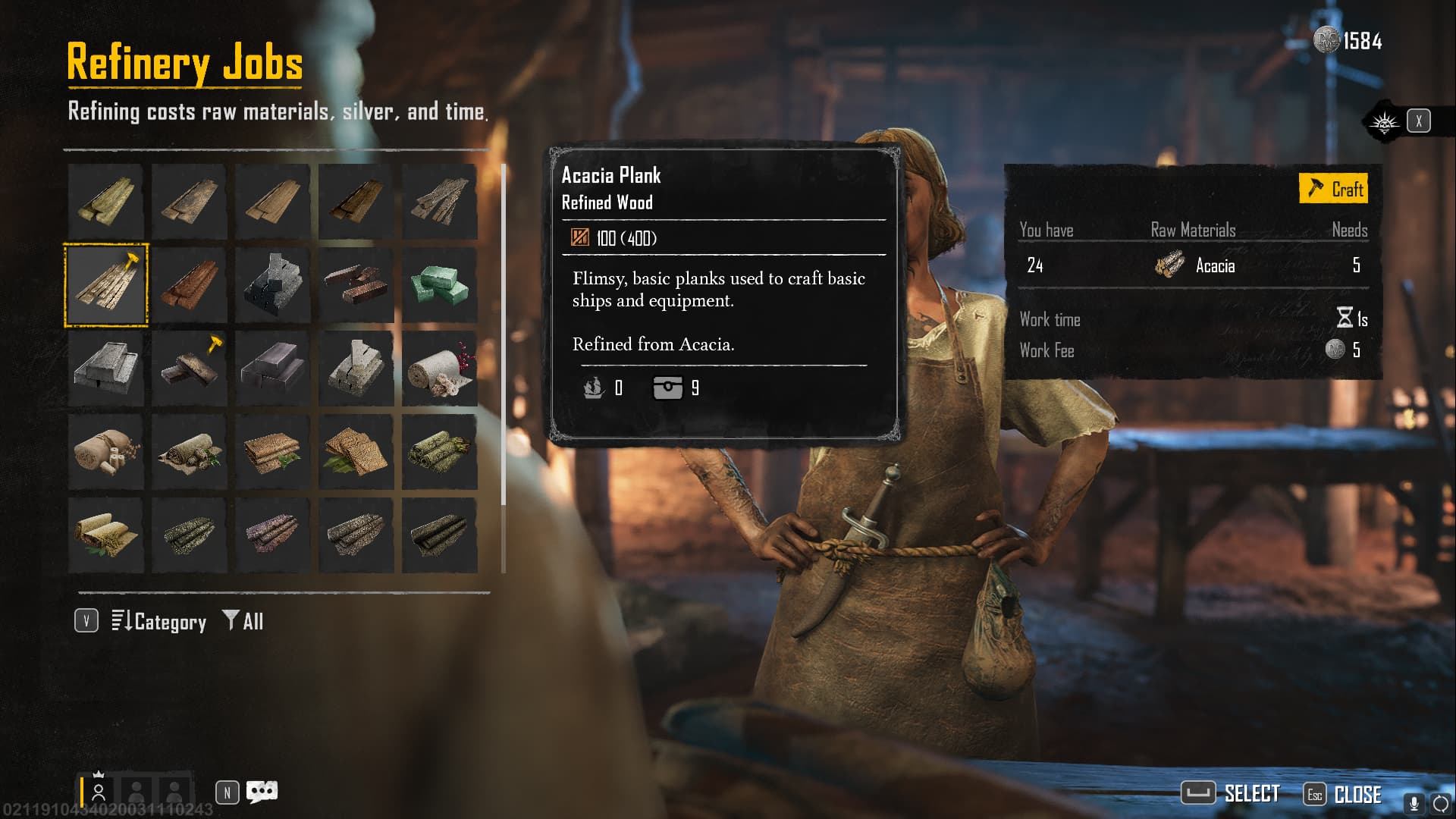The width and height of the screenshot is (1456, 819).
Task: Select the highlighted Acacia Plank recipe slot
Action: click(x=106, y=285)
